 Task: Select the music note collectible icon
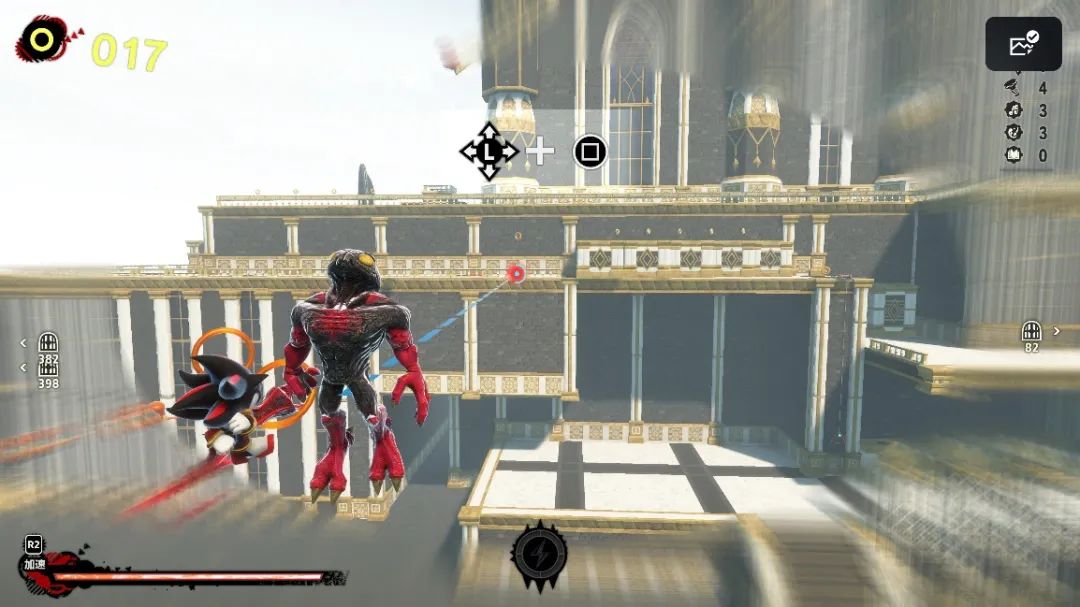[x=1012, y=111]
